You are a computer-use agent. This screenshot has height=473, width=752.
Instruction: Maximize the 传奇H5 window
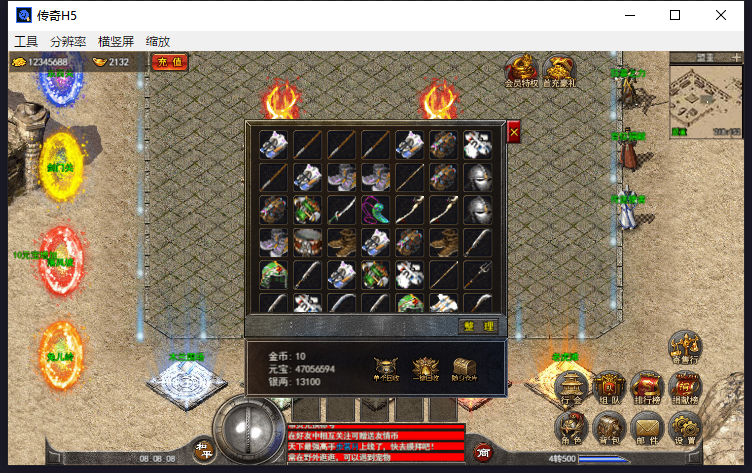675,15
